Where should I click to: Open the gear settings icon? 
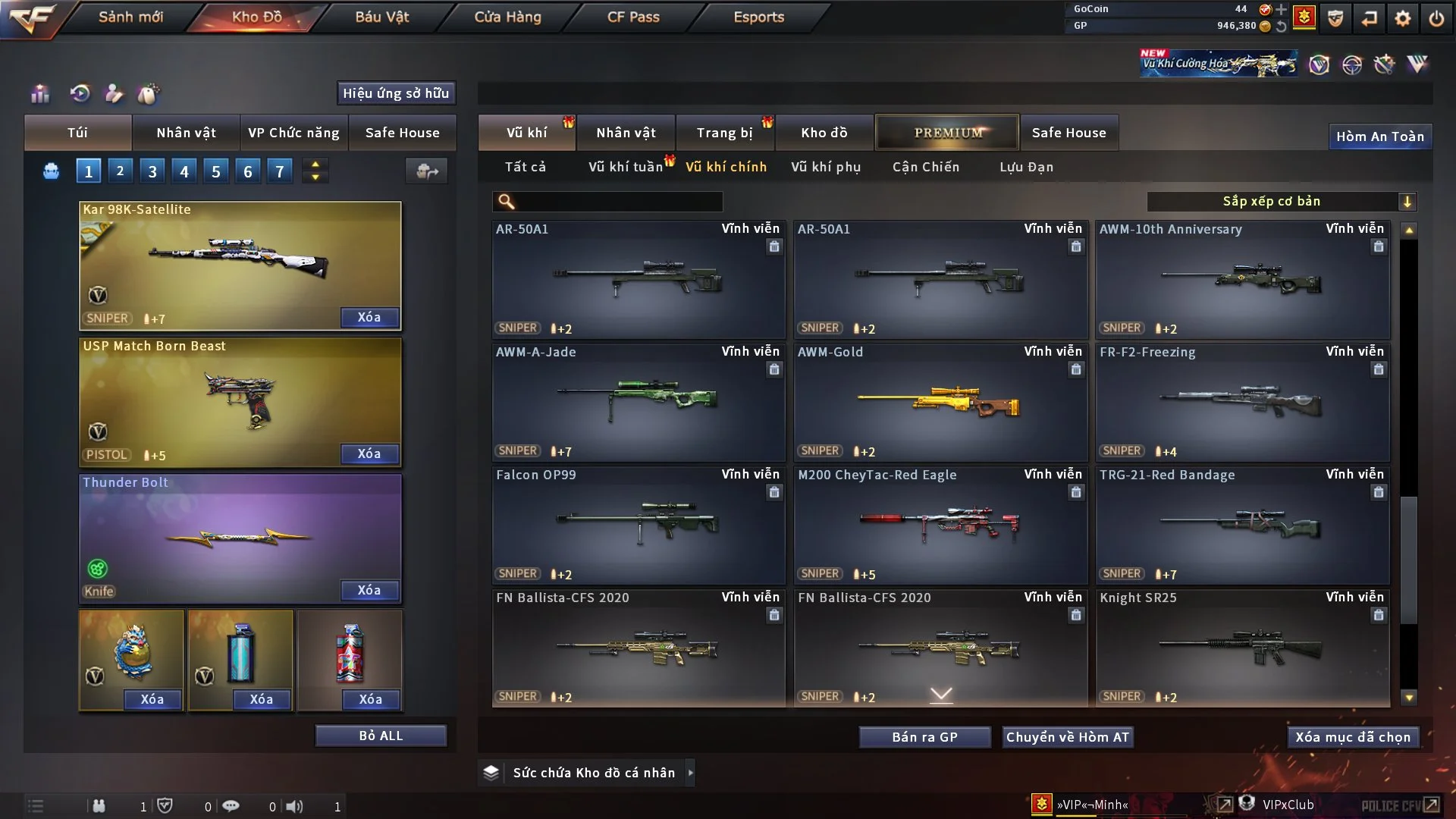tap(1402, 17)
